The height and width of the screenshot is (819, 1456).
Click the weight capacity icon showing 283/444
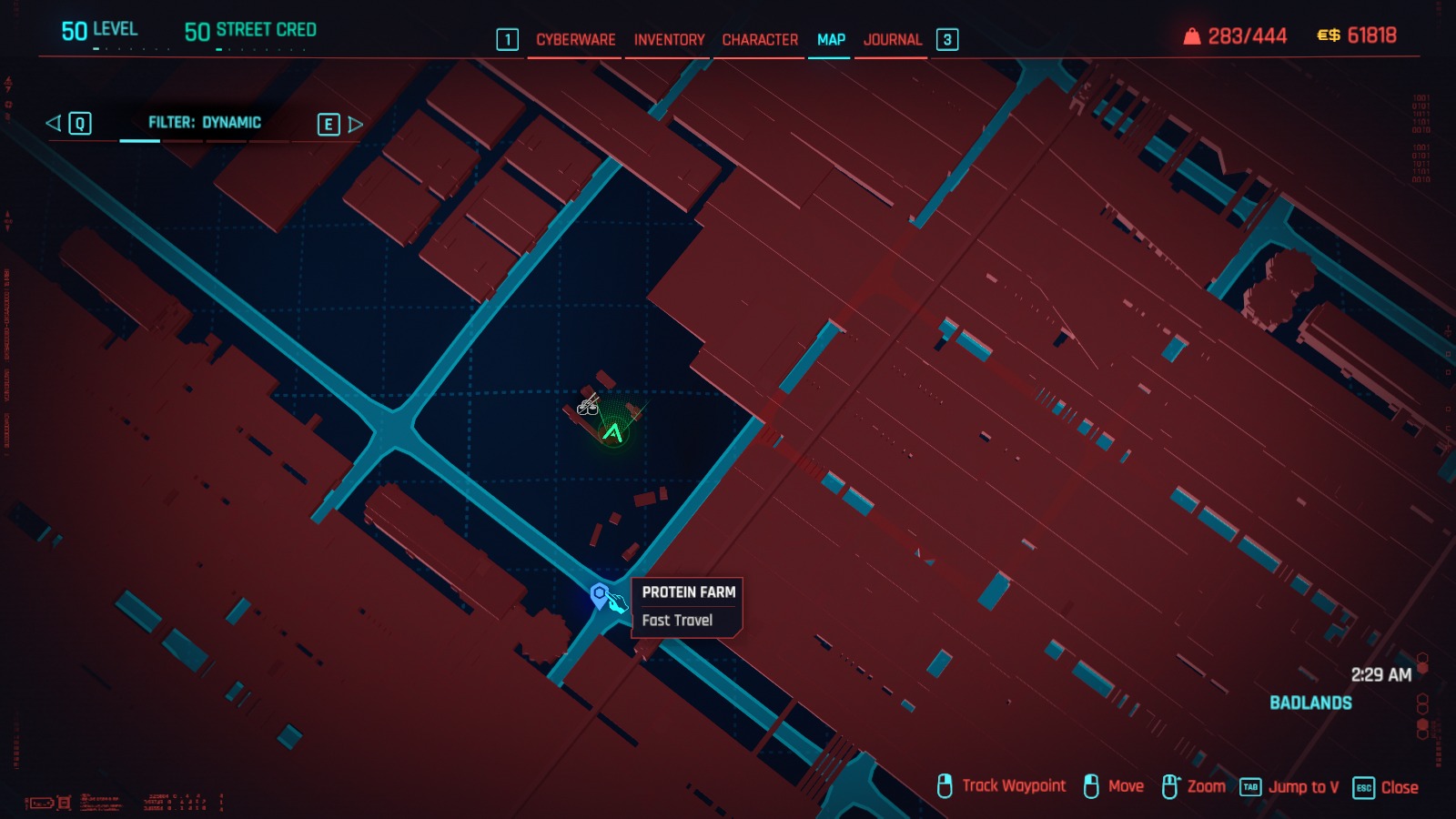pos(1192,36)
